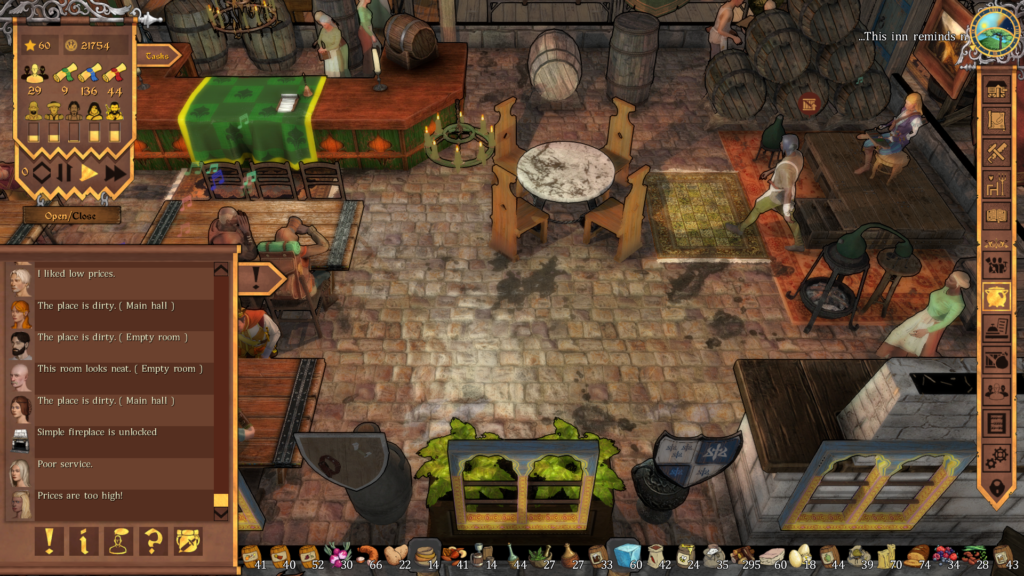Open the Tasks banner
This screenshot has width=1024, height=576.
coord(156,57)
